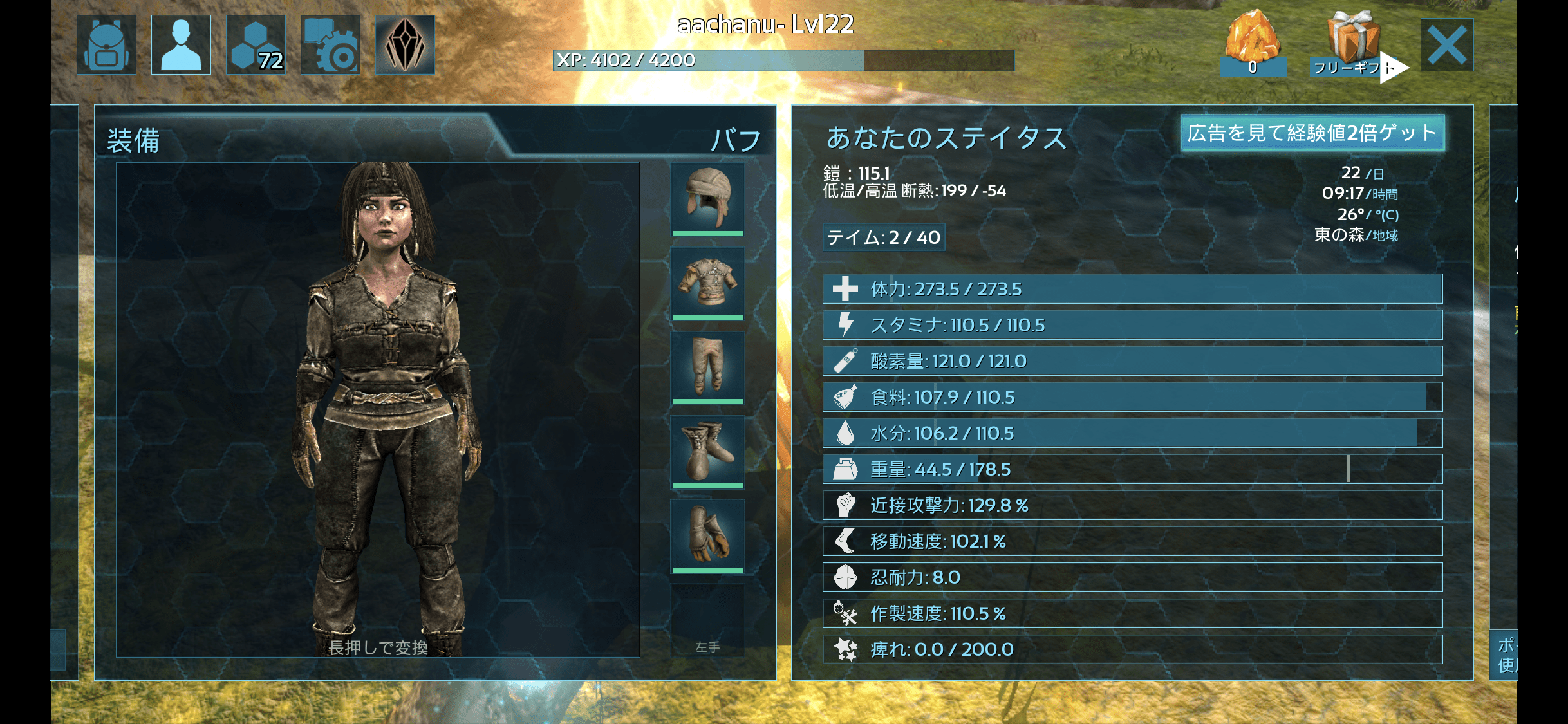Choose the movement speed stat row

point(1132,541)
